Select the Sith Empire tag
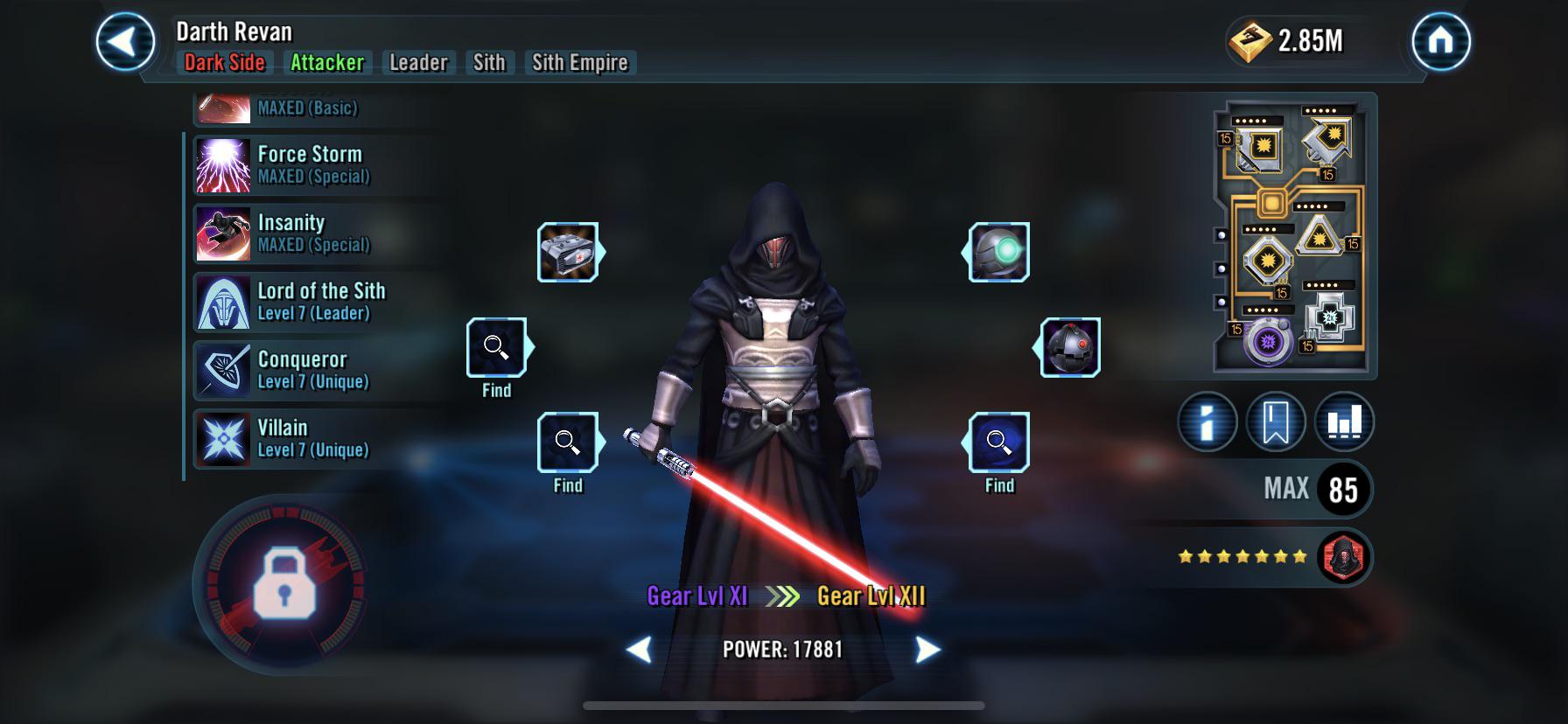This screenshot has height=724, width=1568. (580, 63)
